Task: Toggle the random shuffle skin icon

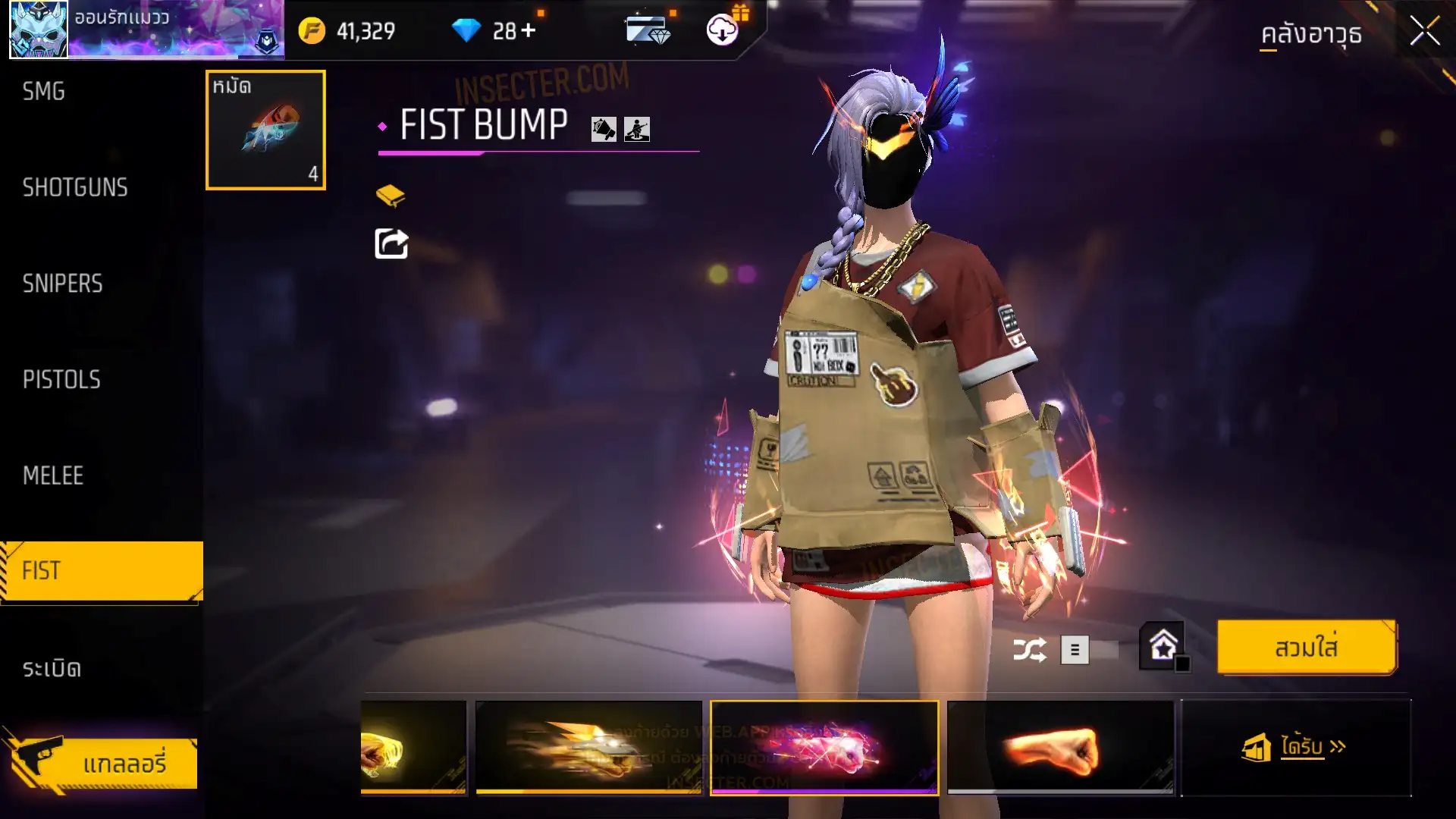Action: [1029, 650]
